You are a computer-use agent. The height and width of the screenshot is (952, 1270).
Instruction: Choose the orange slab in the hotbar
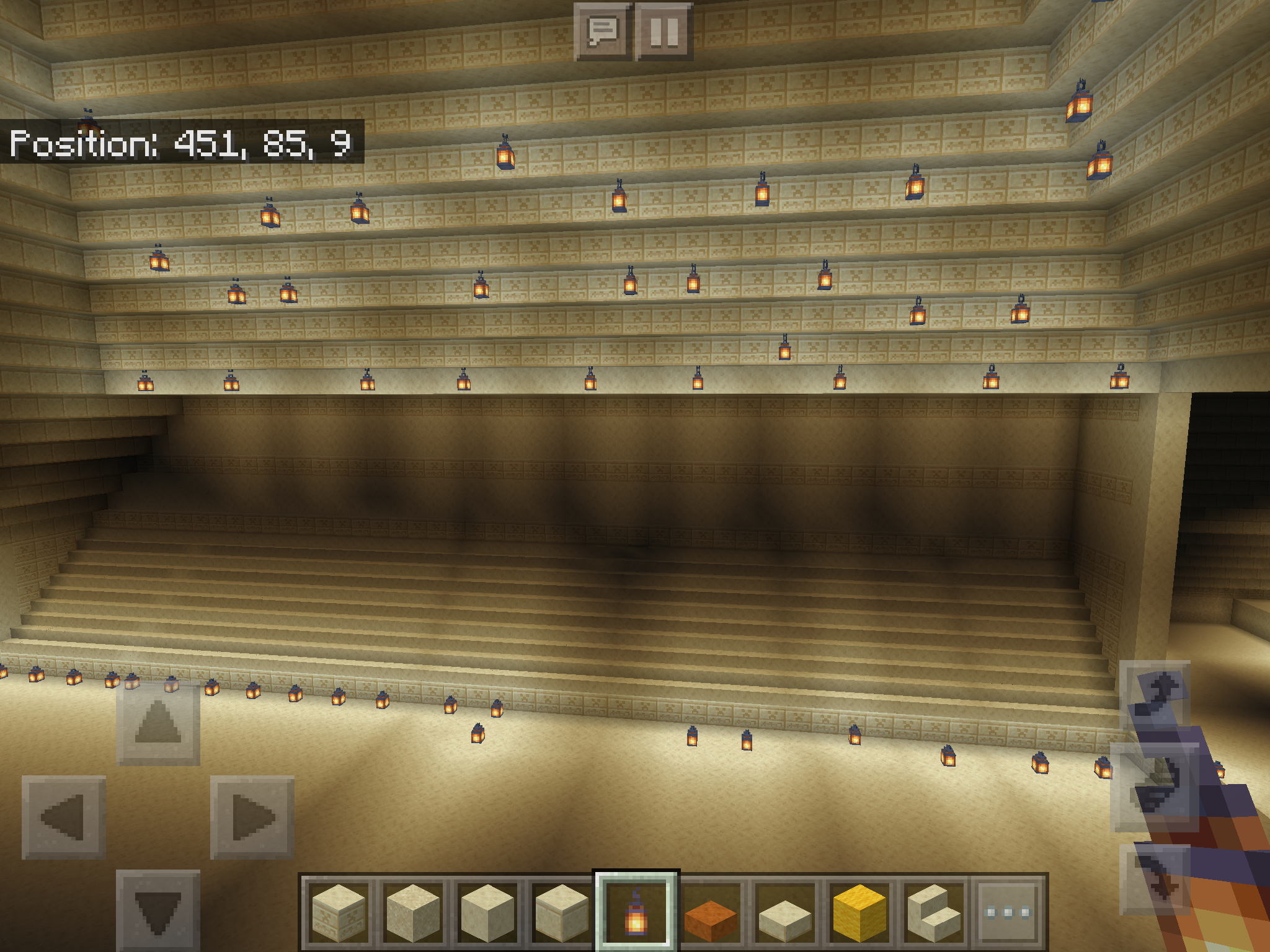click(x=711, y=911)
